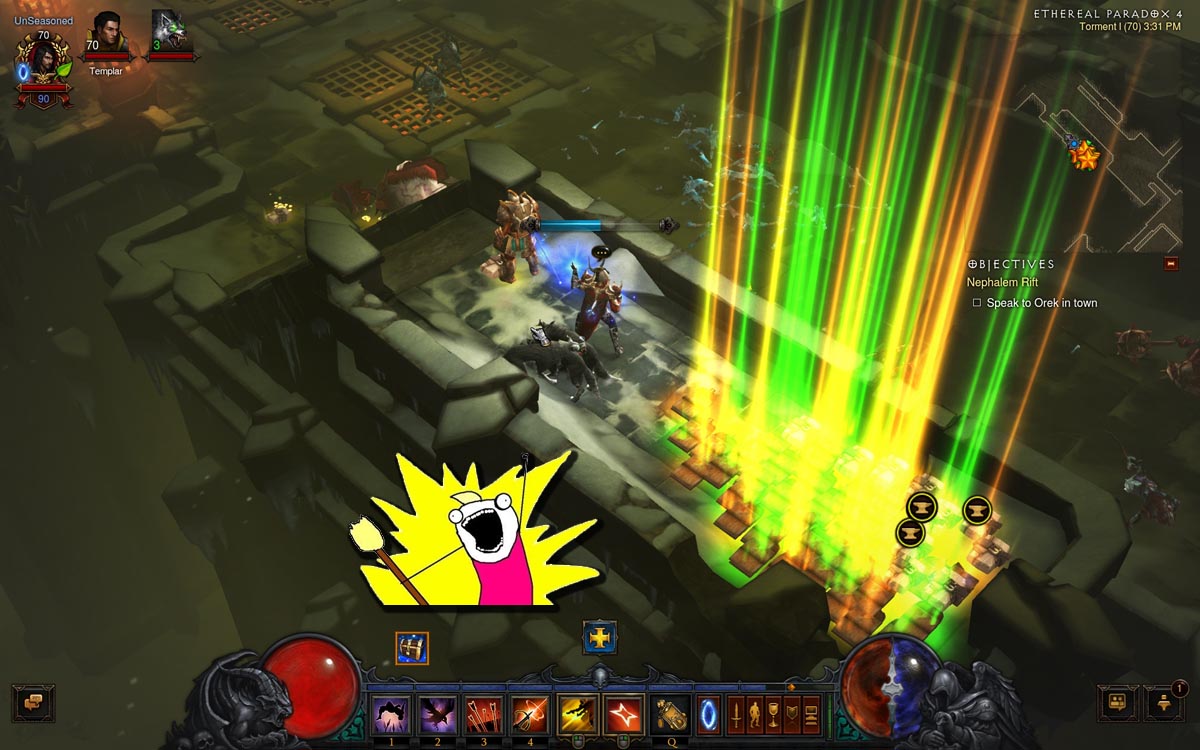Open the blue town portal

(x=708, y=714)
